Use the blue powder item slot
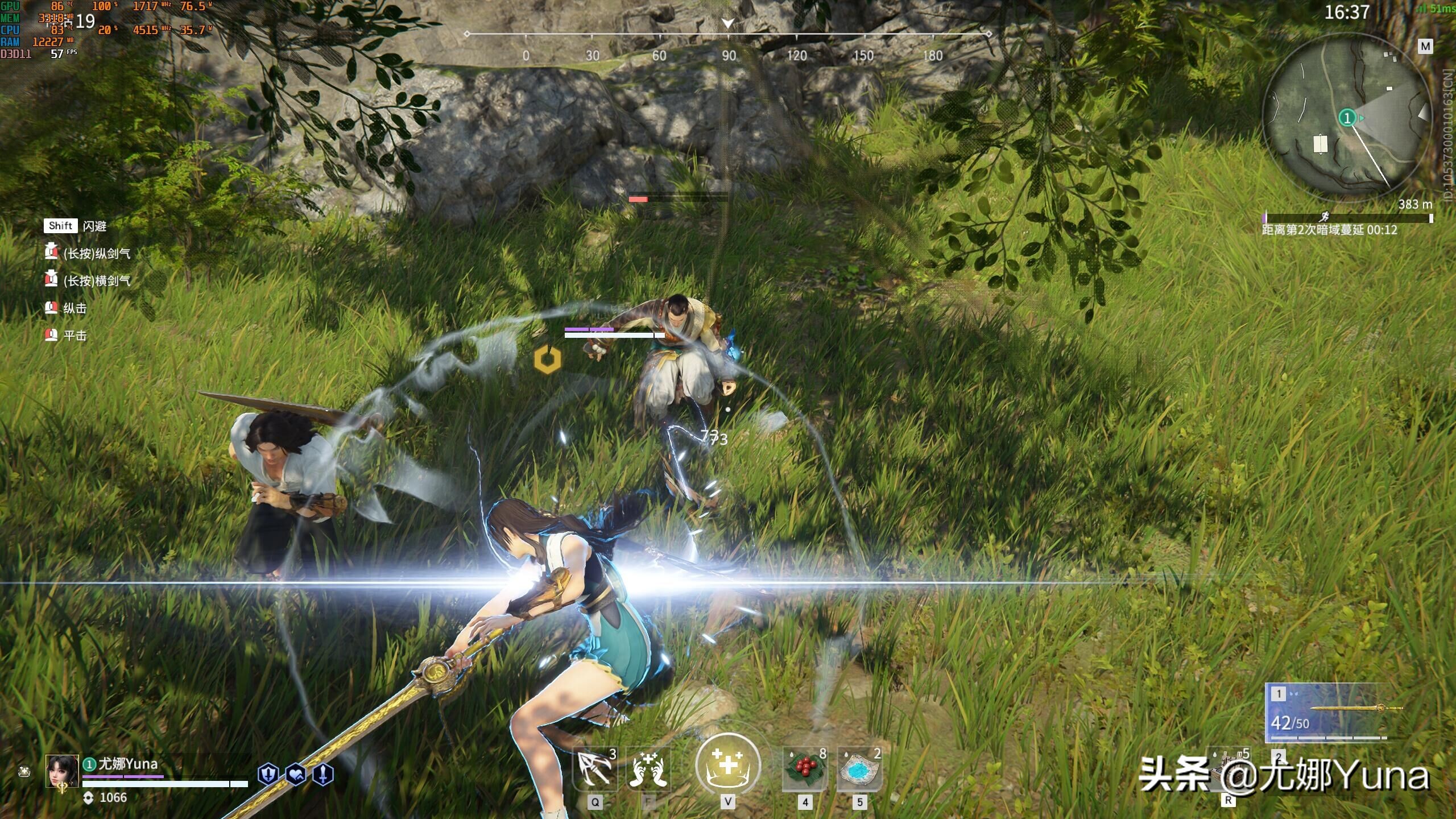Image resolution: width=1456 pixels, height=819 pixels. [x=859, y=769]
